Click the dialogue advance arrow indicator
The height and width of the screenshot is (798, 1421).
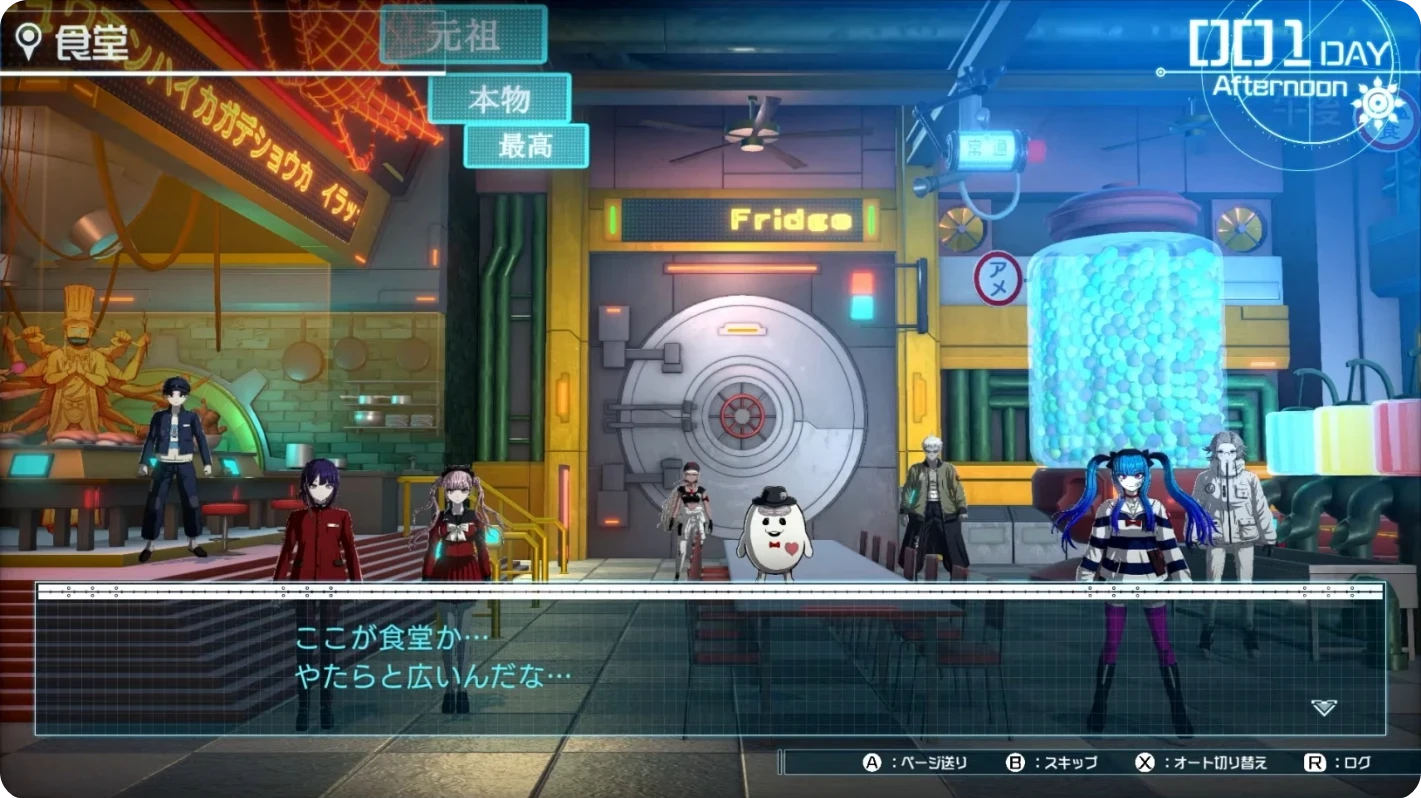(x=1323, y=707)
